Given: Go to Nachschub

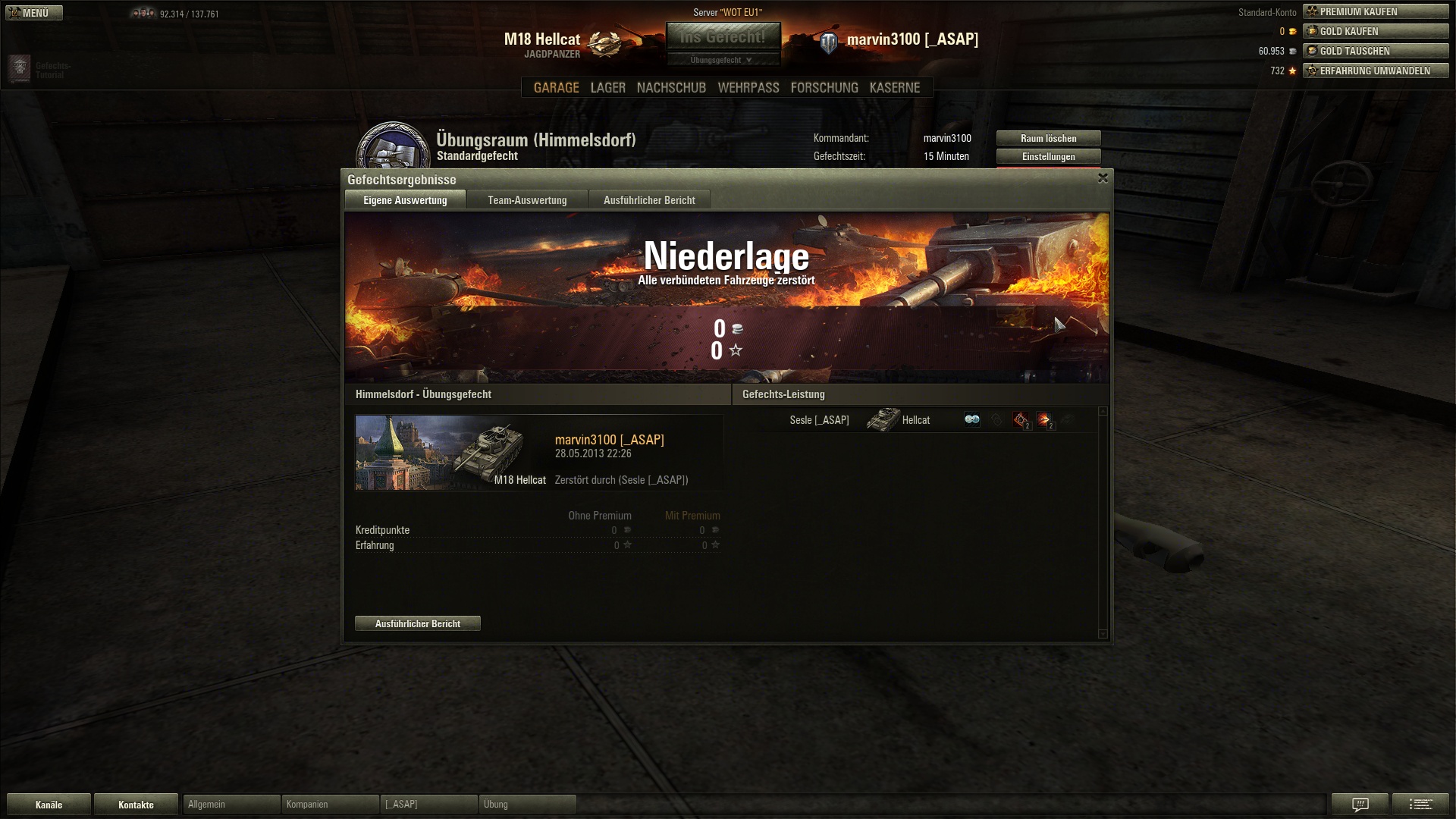Looking at the screenshot, I should point(671,88).
